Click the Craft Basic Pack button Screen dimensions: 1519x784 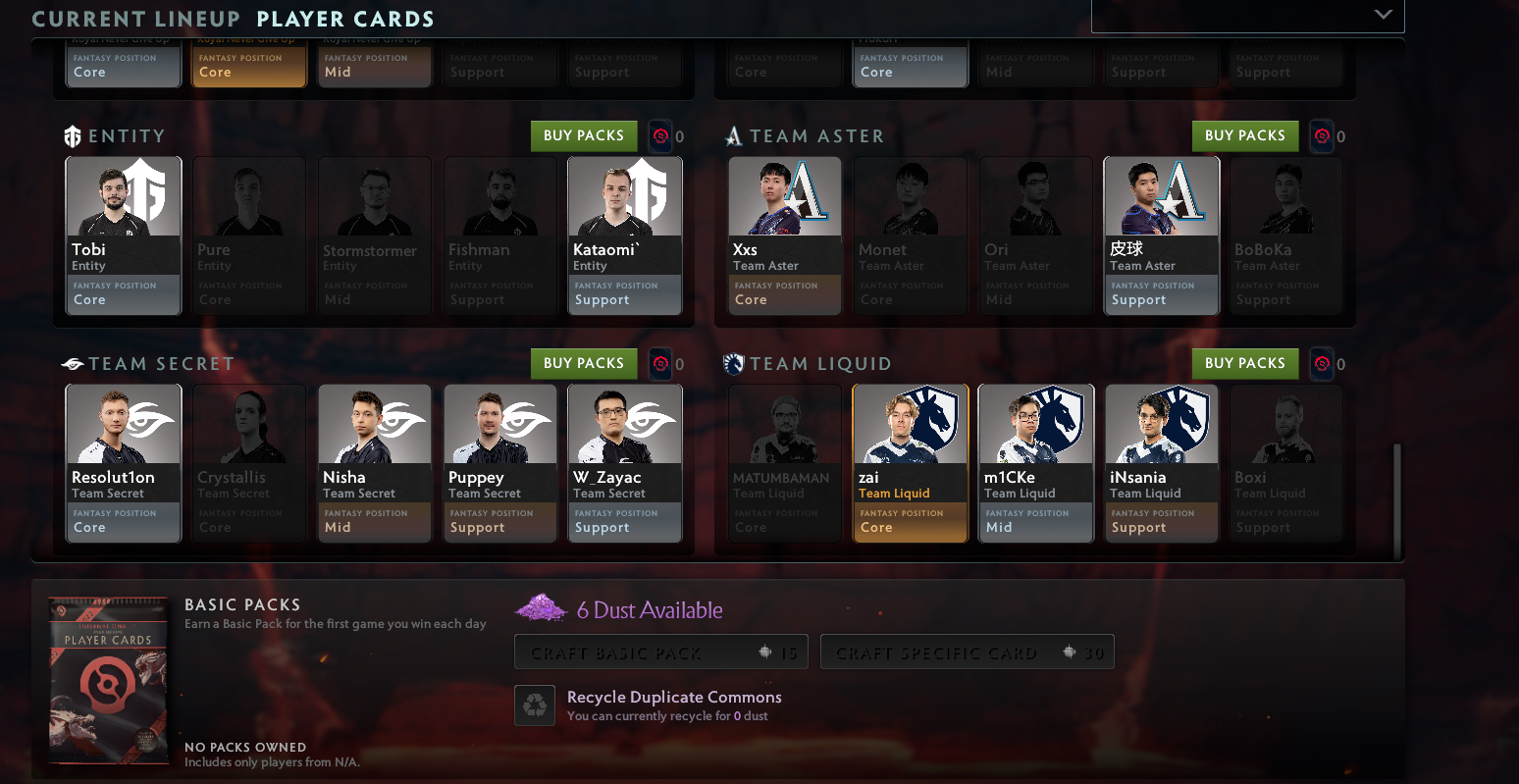tap(660, 653)
